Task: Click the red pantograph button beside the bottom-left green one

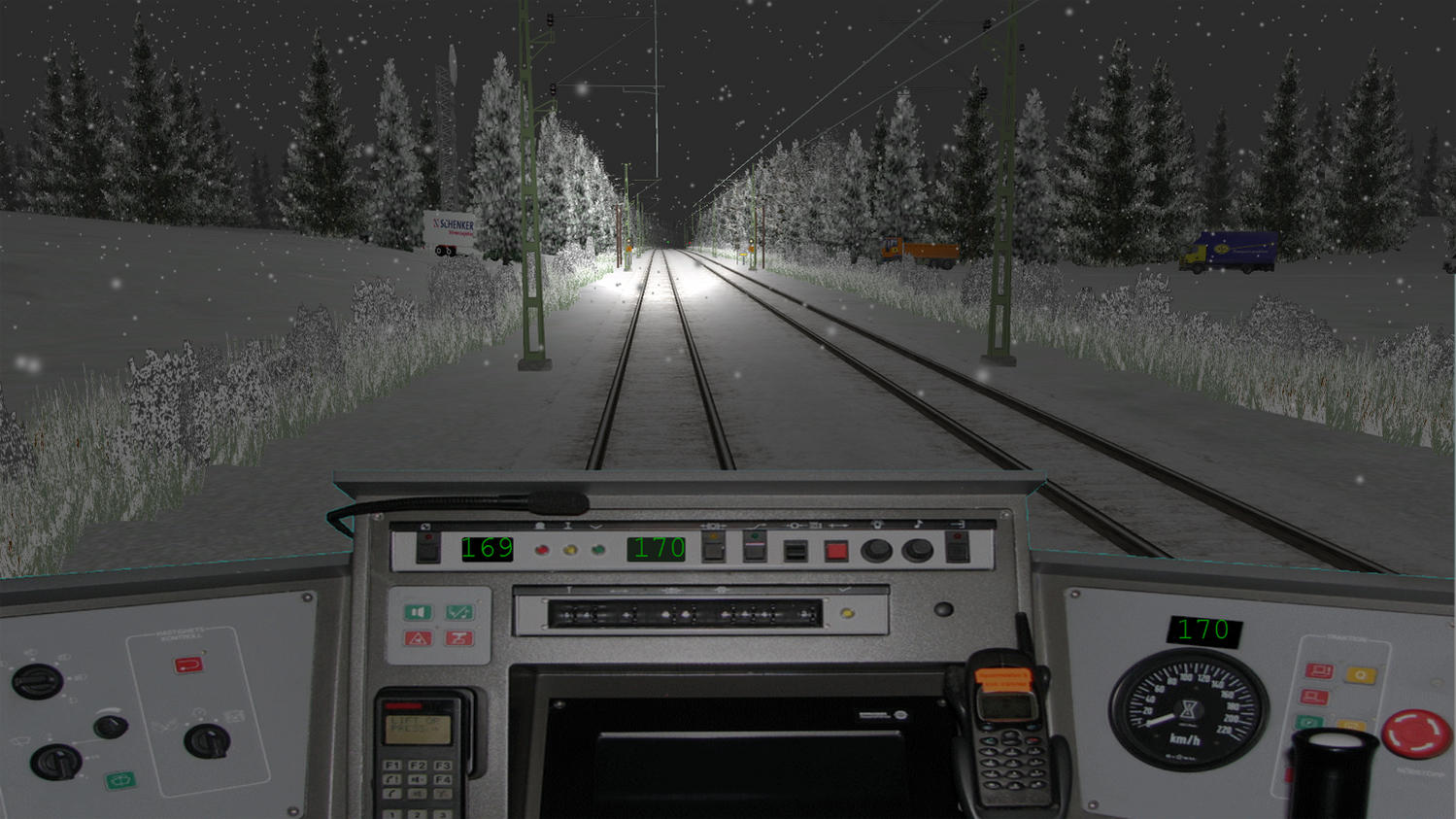Action: 458,638
